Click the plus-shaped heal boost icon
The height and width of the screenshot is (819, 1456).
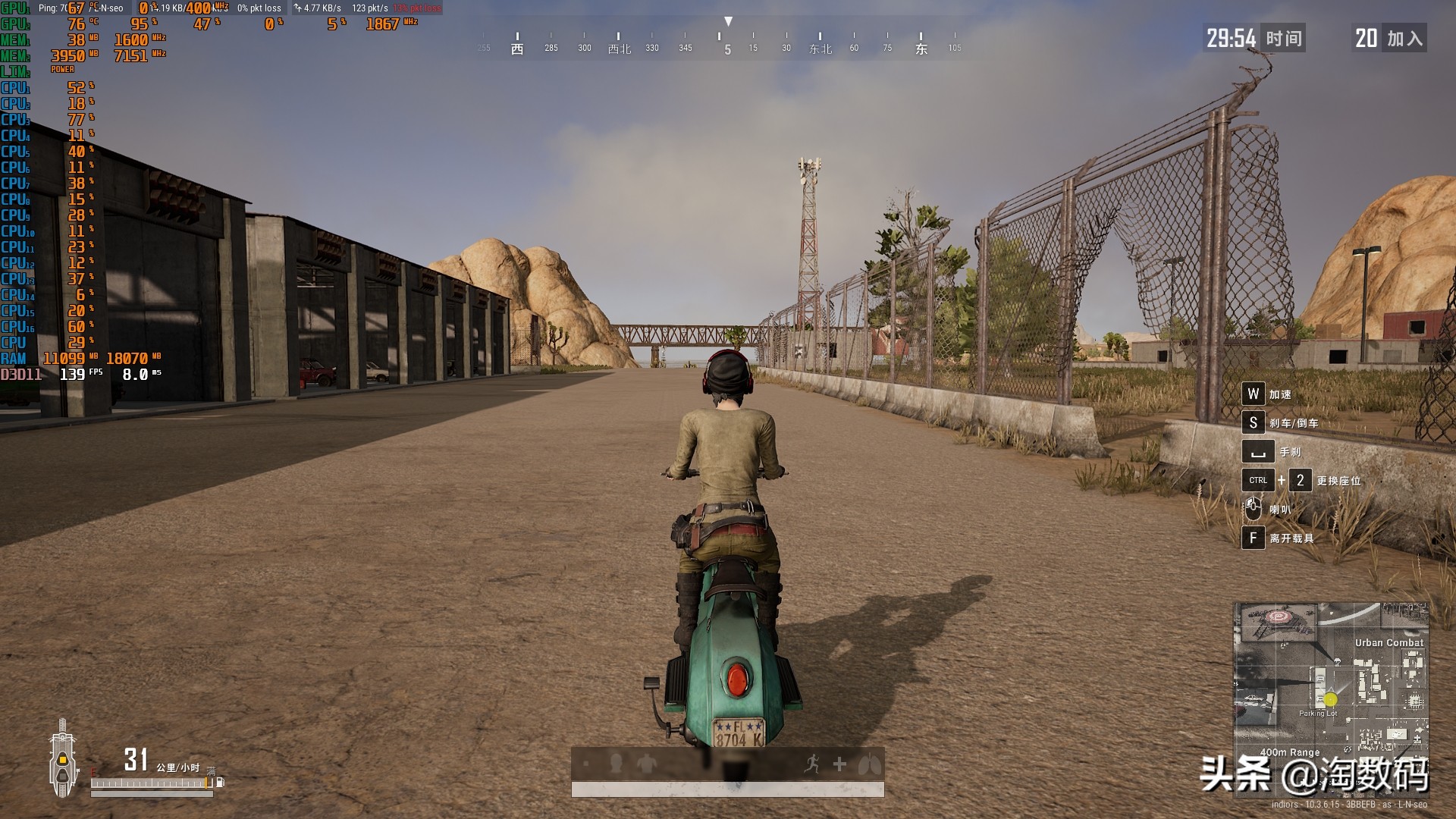tap(839, 764)
